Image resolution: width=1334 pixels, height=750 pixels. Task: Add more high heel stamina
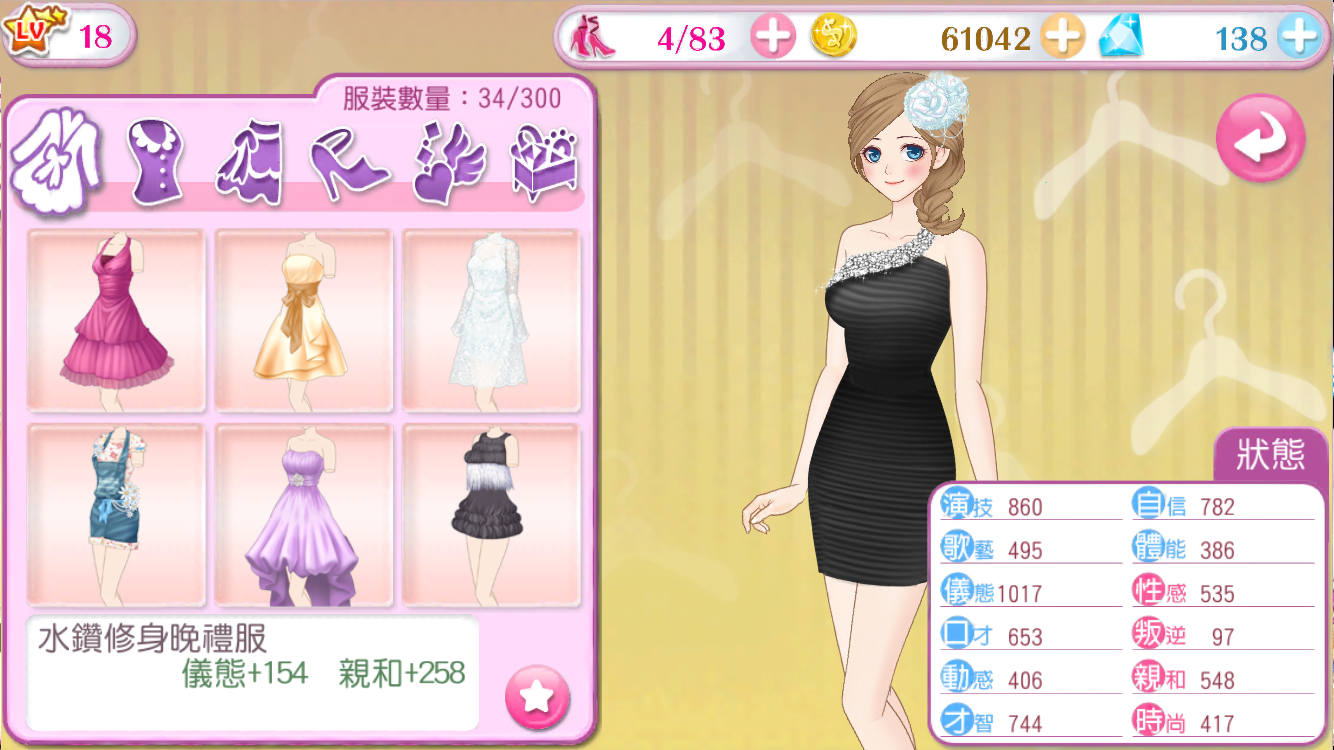[773, 38]
